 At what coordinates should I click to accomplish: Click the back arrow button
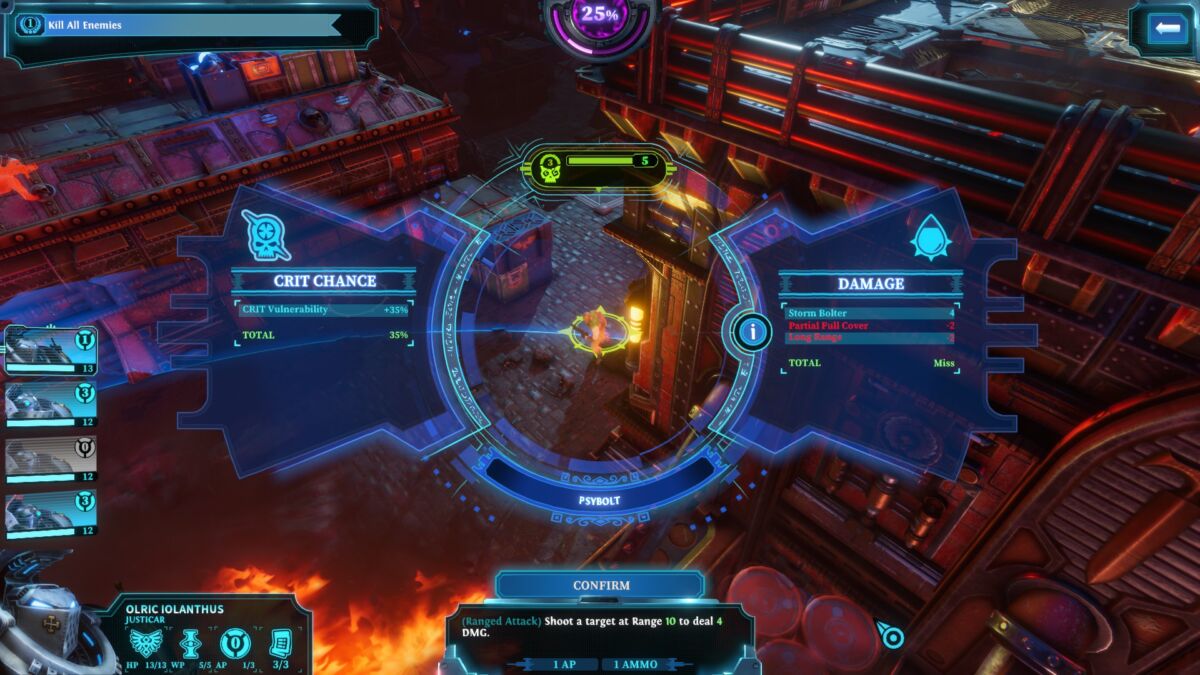(1166, 28)
